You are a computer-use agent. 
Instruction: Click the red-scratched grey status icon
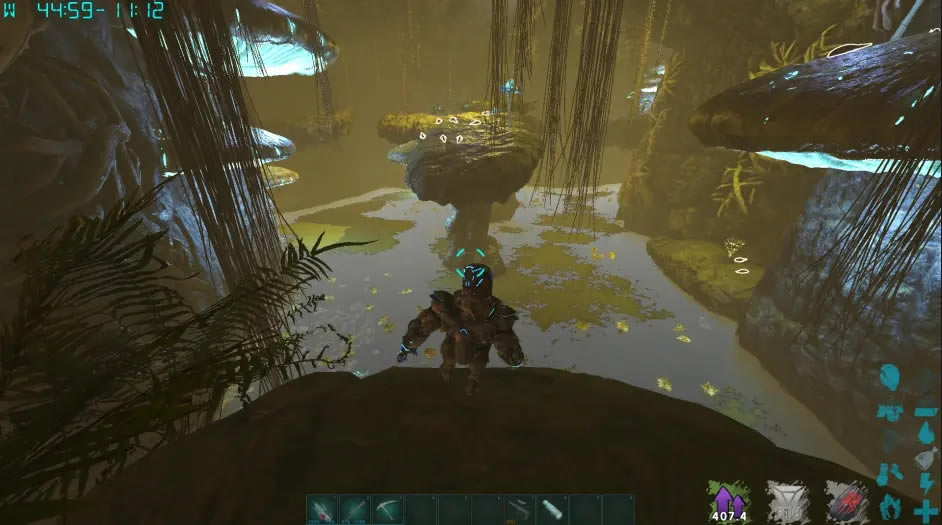tap(845, 500)
